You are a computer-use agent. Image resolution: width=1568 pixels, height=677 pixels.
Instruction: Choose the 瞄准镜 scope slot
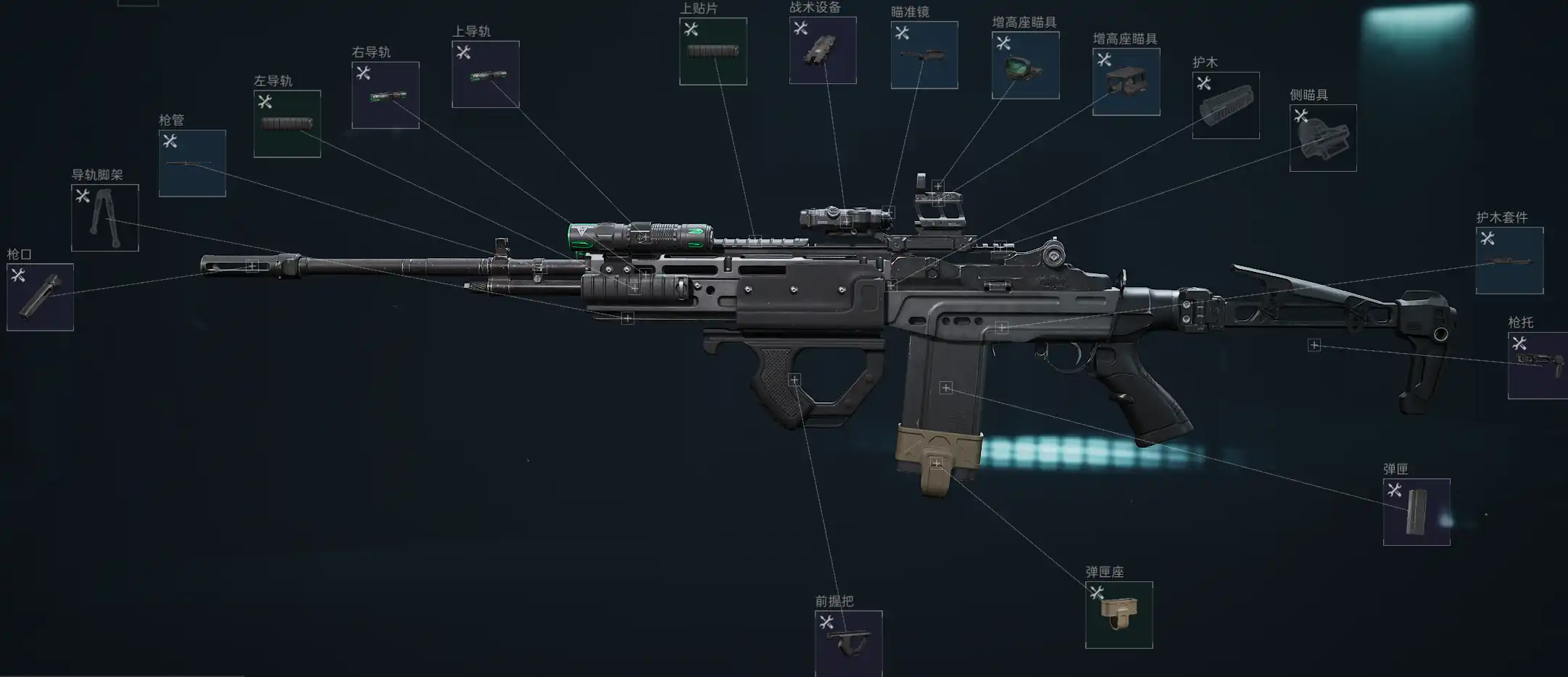[x=924, y=54]
